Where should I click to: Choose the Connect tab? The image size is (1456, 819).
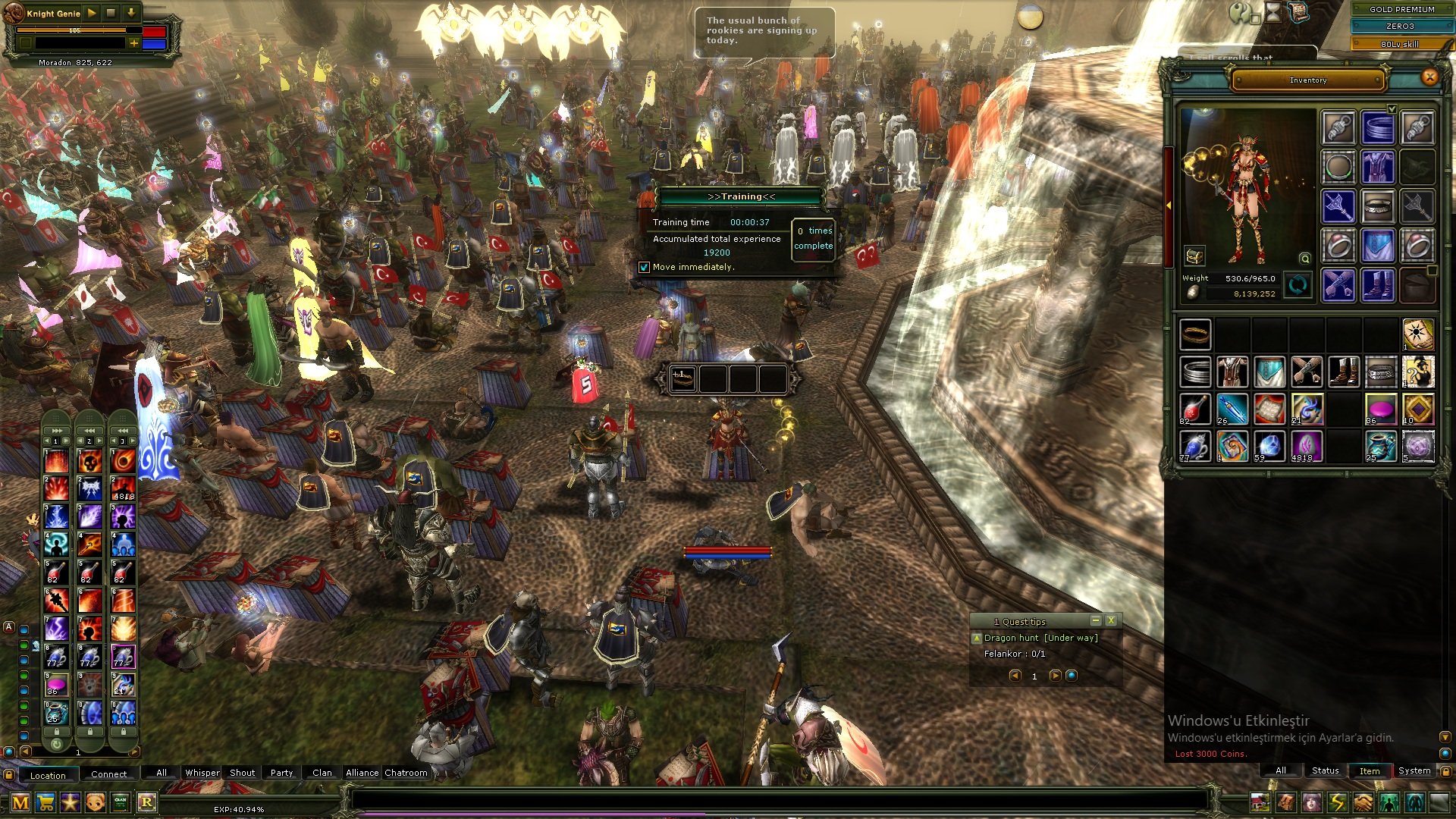(x=108, y=774)
